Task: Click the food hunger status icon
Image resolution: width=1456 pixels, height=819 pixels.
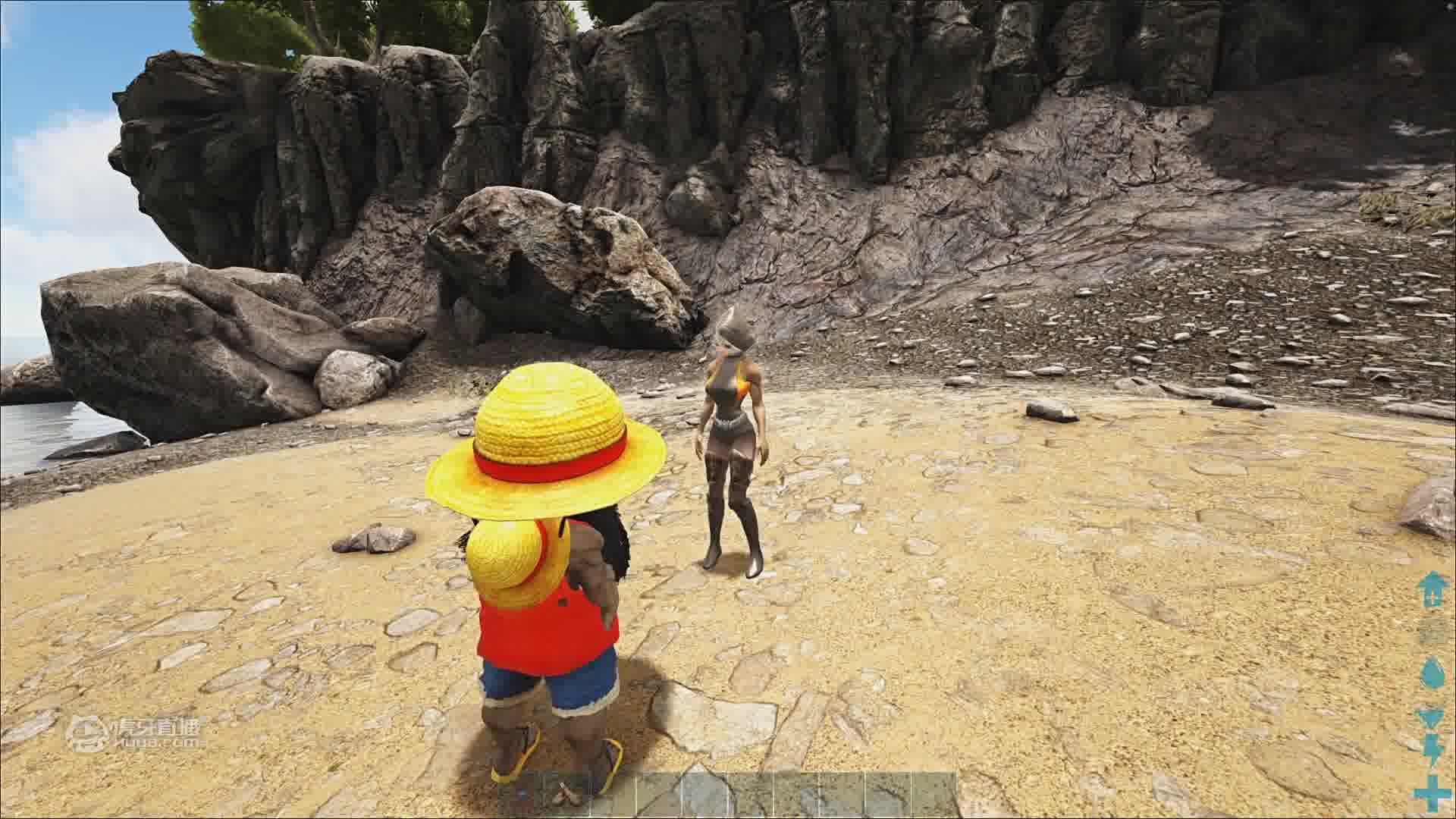Action: point(1432,717)
